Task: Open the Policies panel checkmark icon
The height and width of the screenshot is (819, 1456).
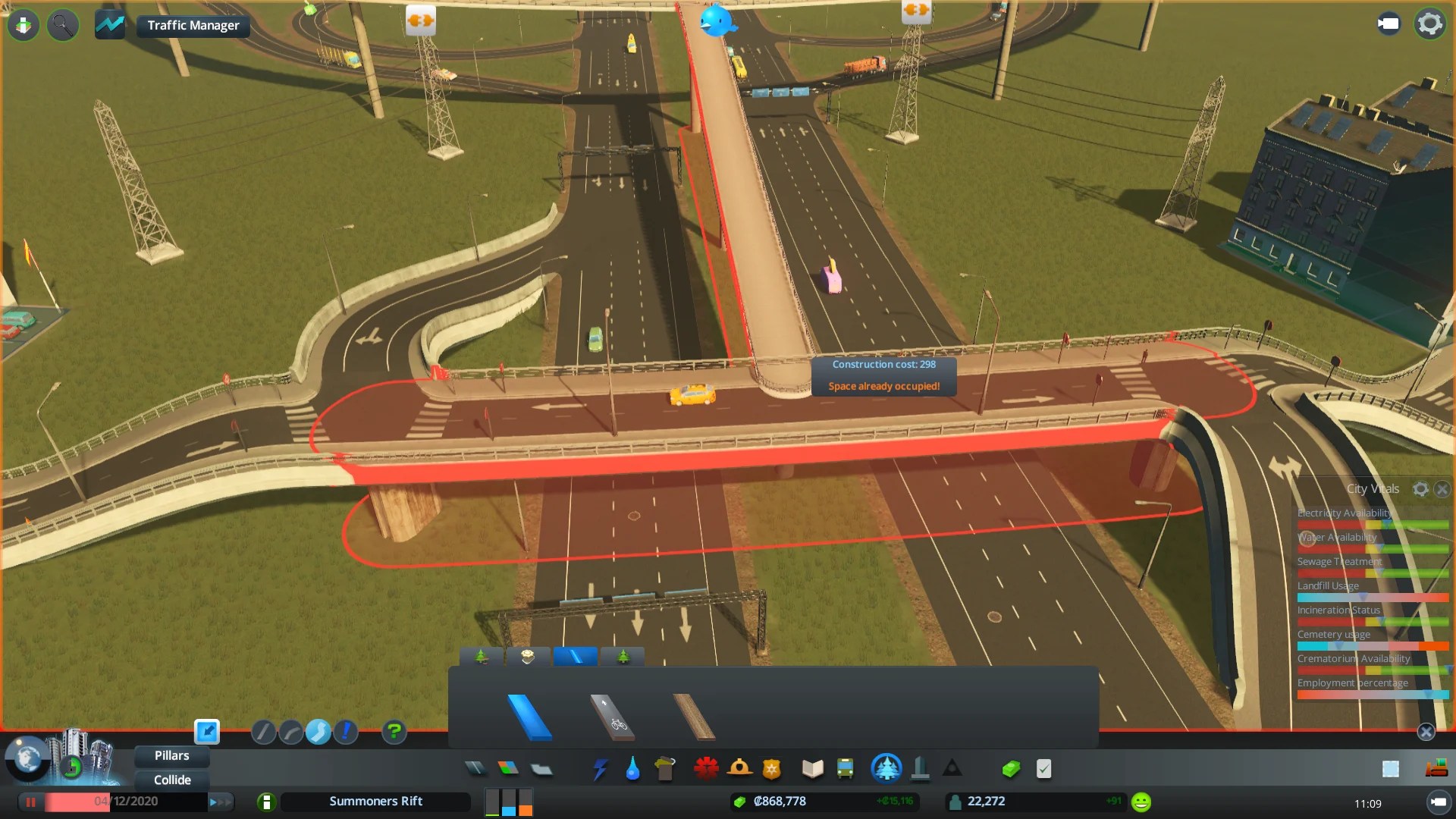Action: 1043,768
